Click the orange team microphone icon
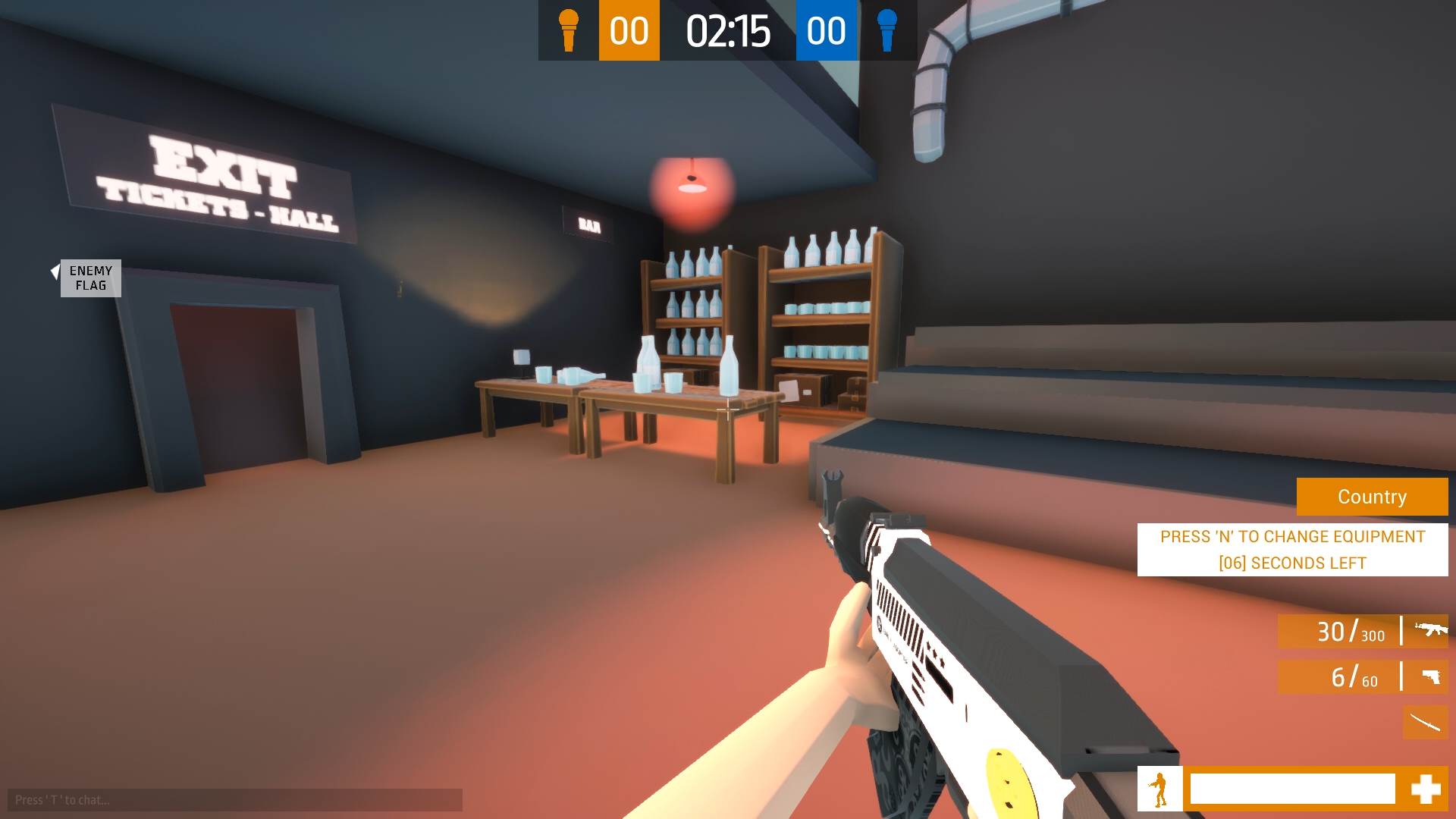The width and height of the screenshot is (1456, 819). 568,30
